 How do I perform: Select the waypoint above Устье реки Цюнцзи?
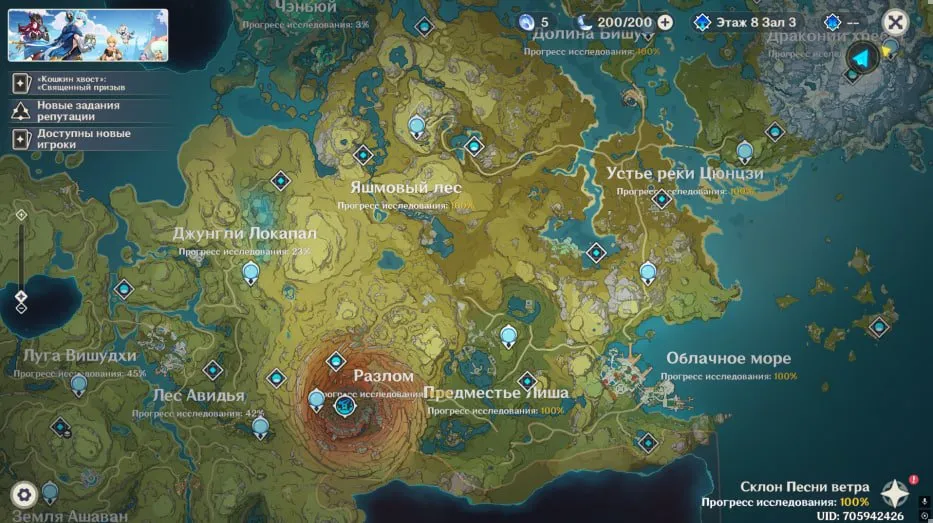pyautogui.click(x=744, y=151)
